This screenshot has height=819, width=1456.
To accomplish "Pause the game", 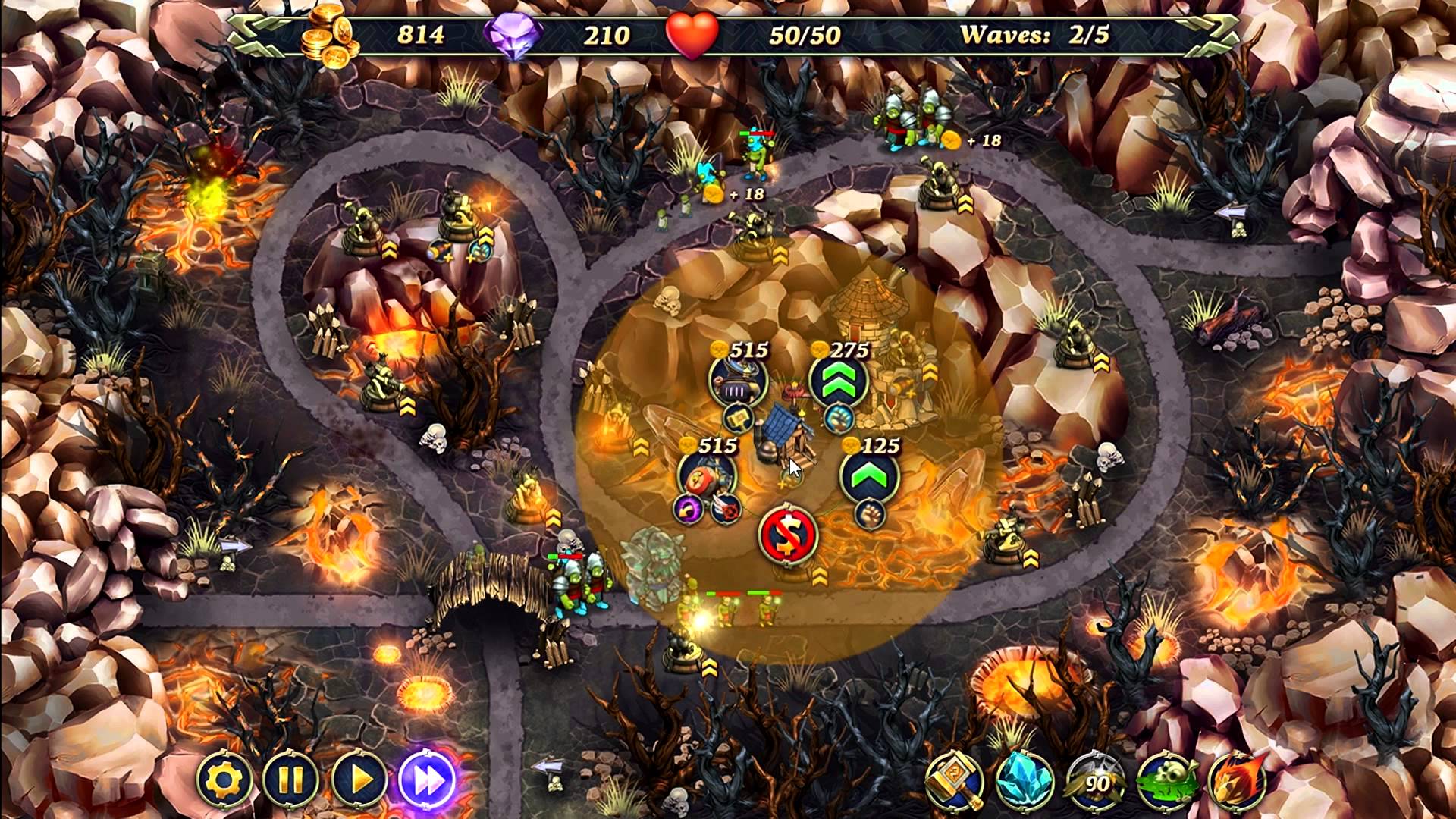I will click(291, 780).
